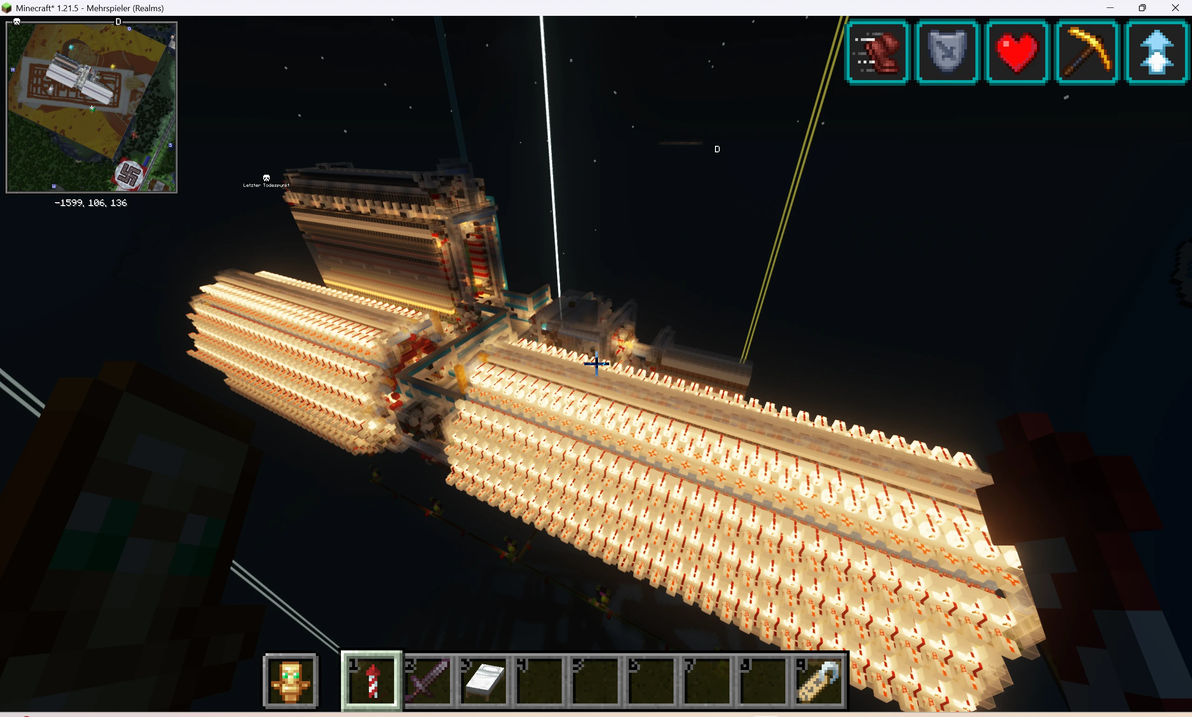Select the firework rocket hotbar slot

tap(372, 681)
